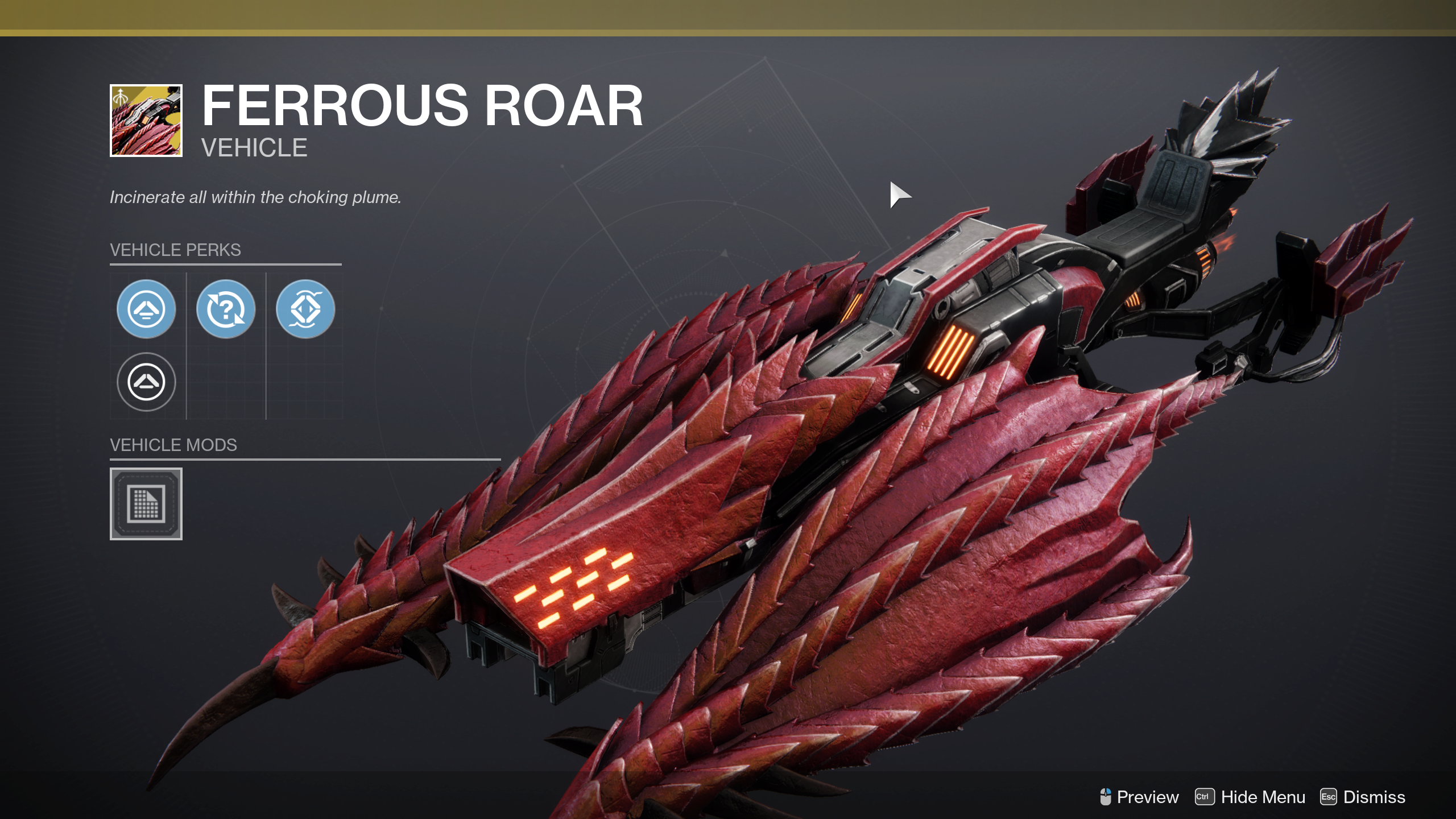The width and height of the screenshot is (1456, 819).
Task: Dismiss the item inspection screen
Action: pyautogui.click(x=1363, y=797)
